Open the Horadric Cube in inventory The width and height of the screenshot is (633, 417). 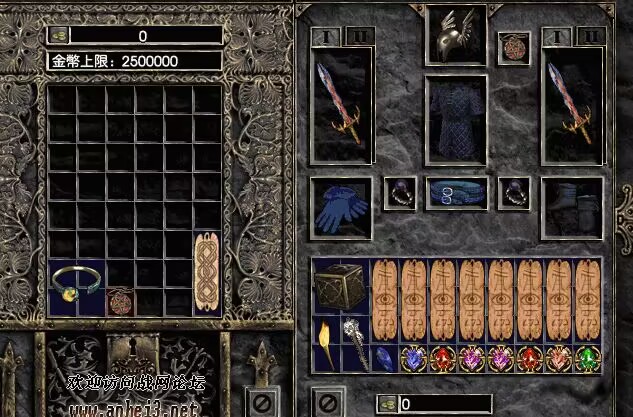341,287
